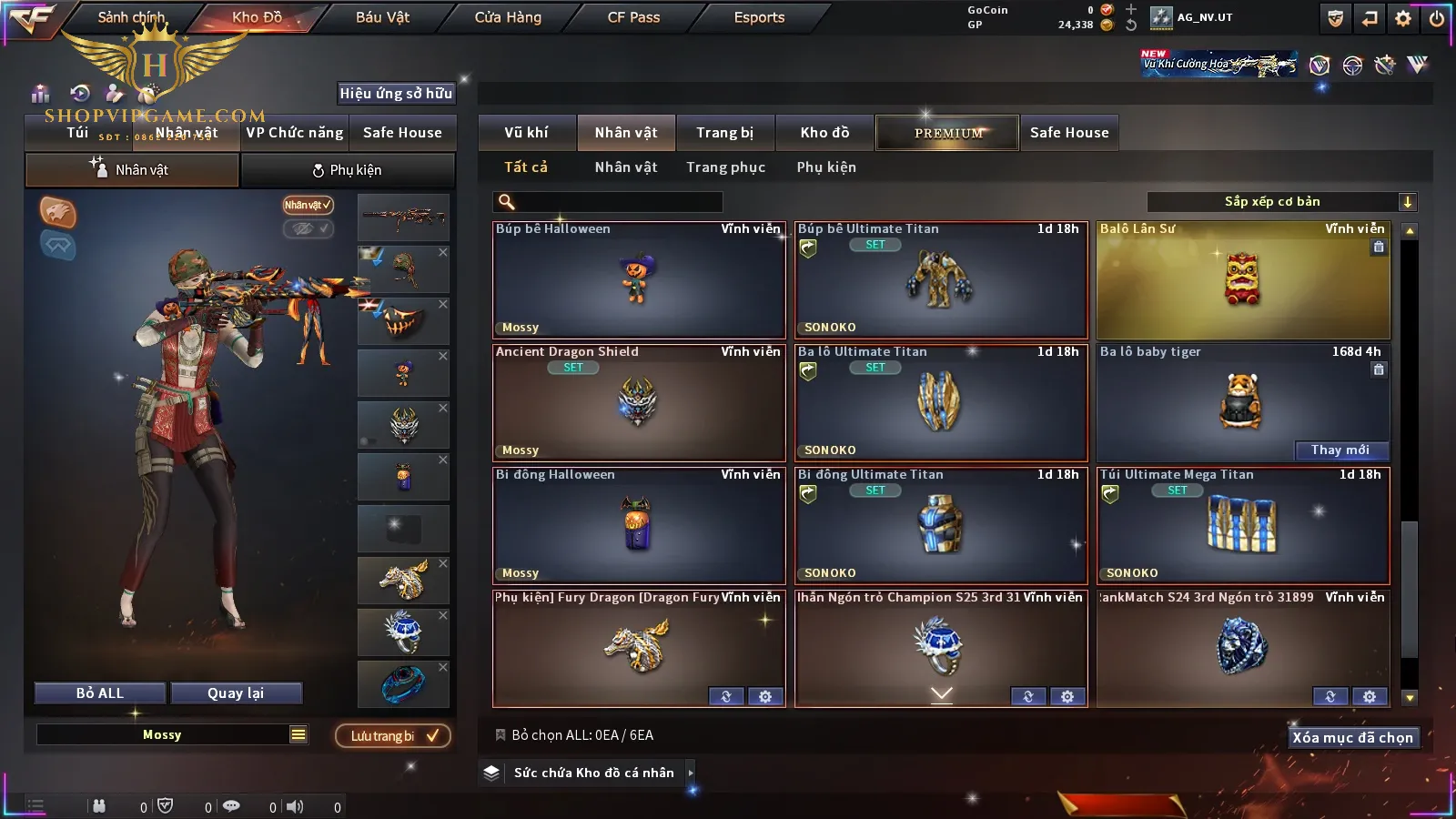
Task: Filter items by Trang phục
Action: 725,167
